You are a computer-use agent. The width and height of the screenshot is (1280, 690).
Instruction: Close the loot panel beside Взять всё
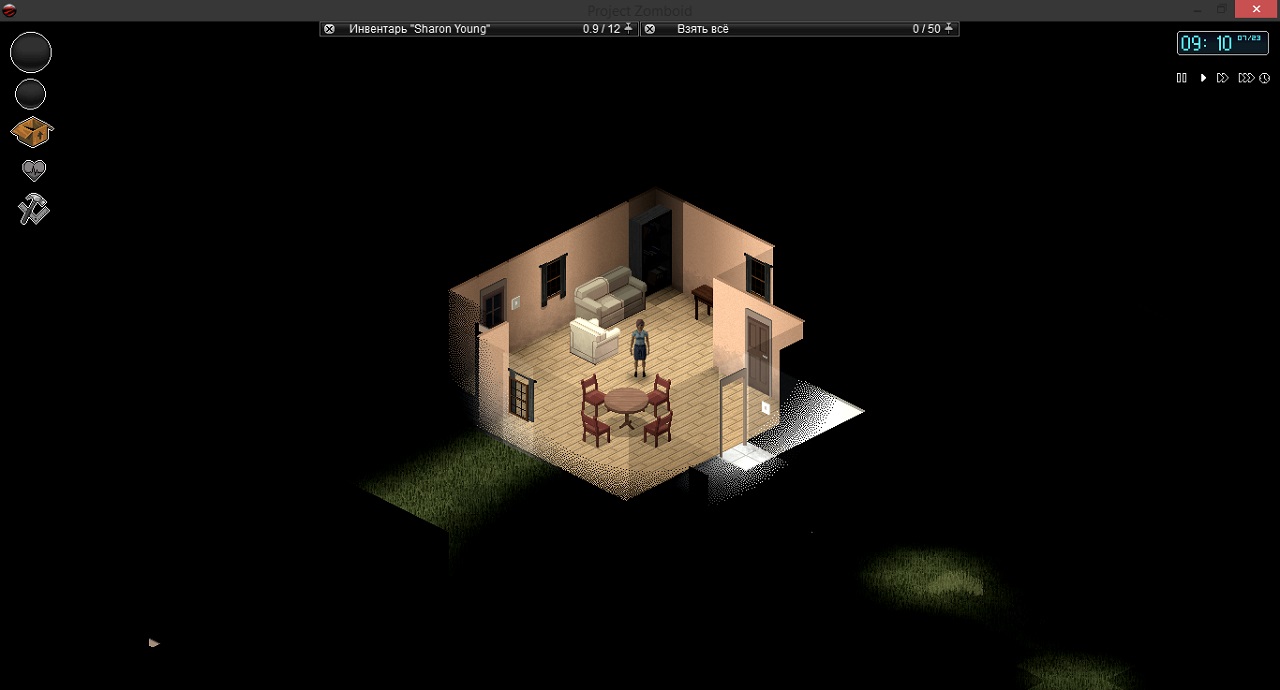(649, 29)
